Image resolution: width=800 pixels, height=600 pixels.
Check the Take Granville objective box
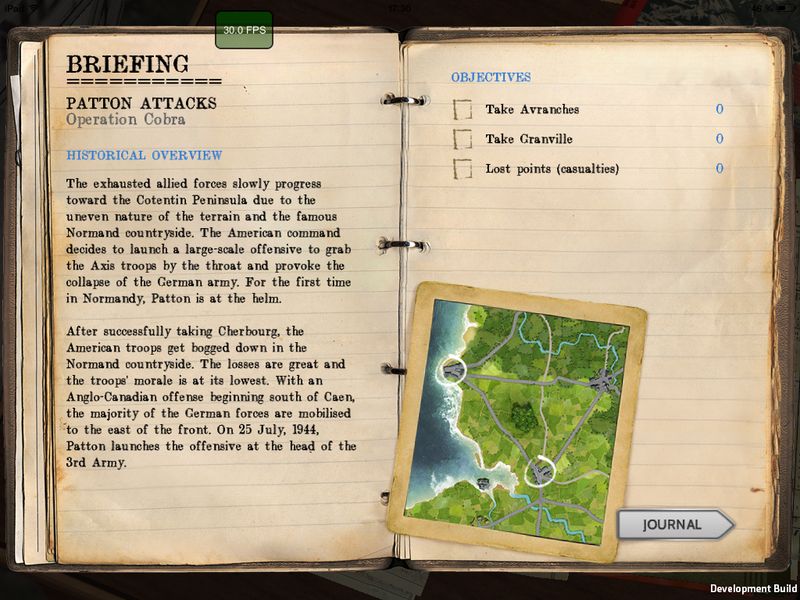tap(463, 139)
